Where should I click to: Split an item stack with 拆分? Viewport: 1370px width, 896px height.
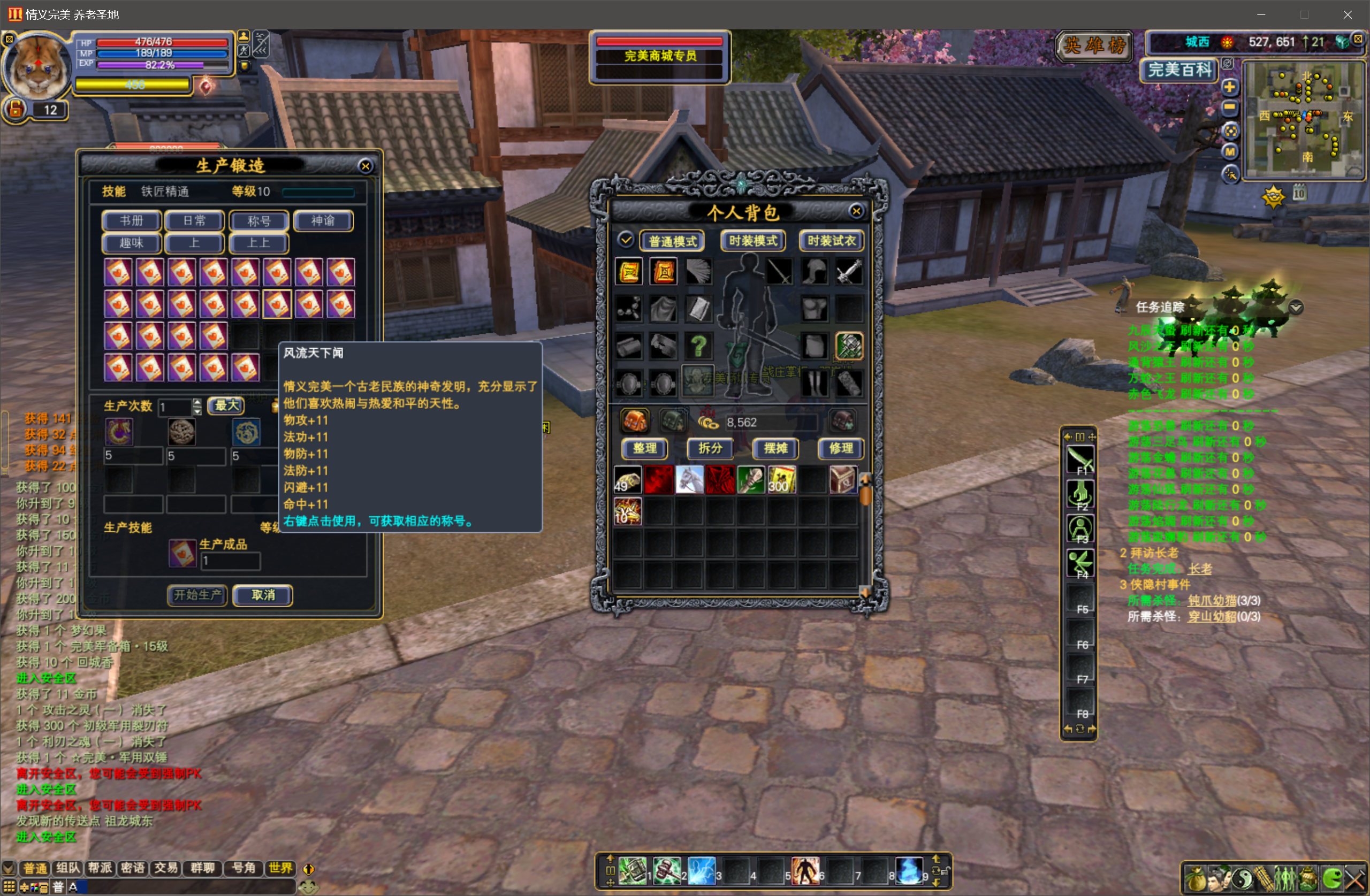click(x=710, y=448)
